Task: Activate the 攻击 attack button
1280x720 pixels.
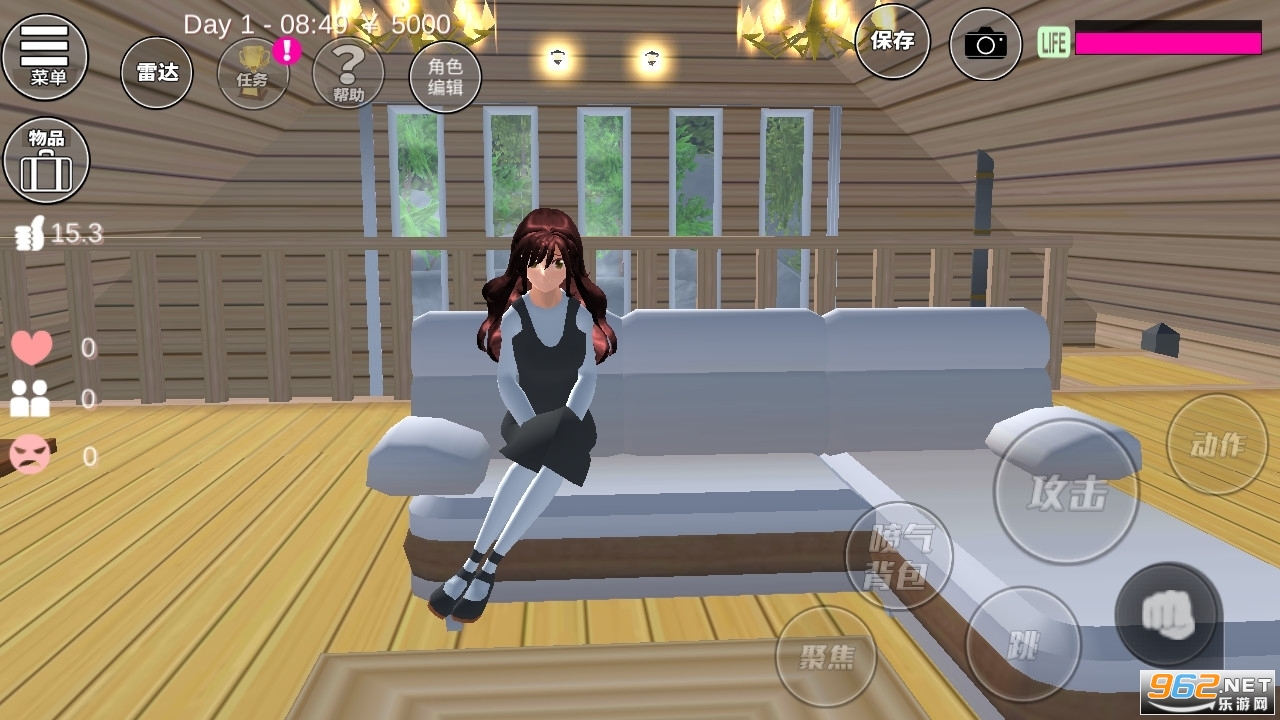Action: click(1066, 492)
